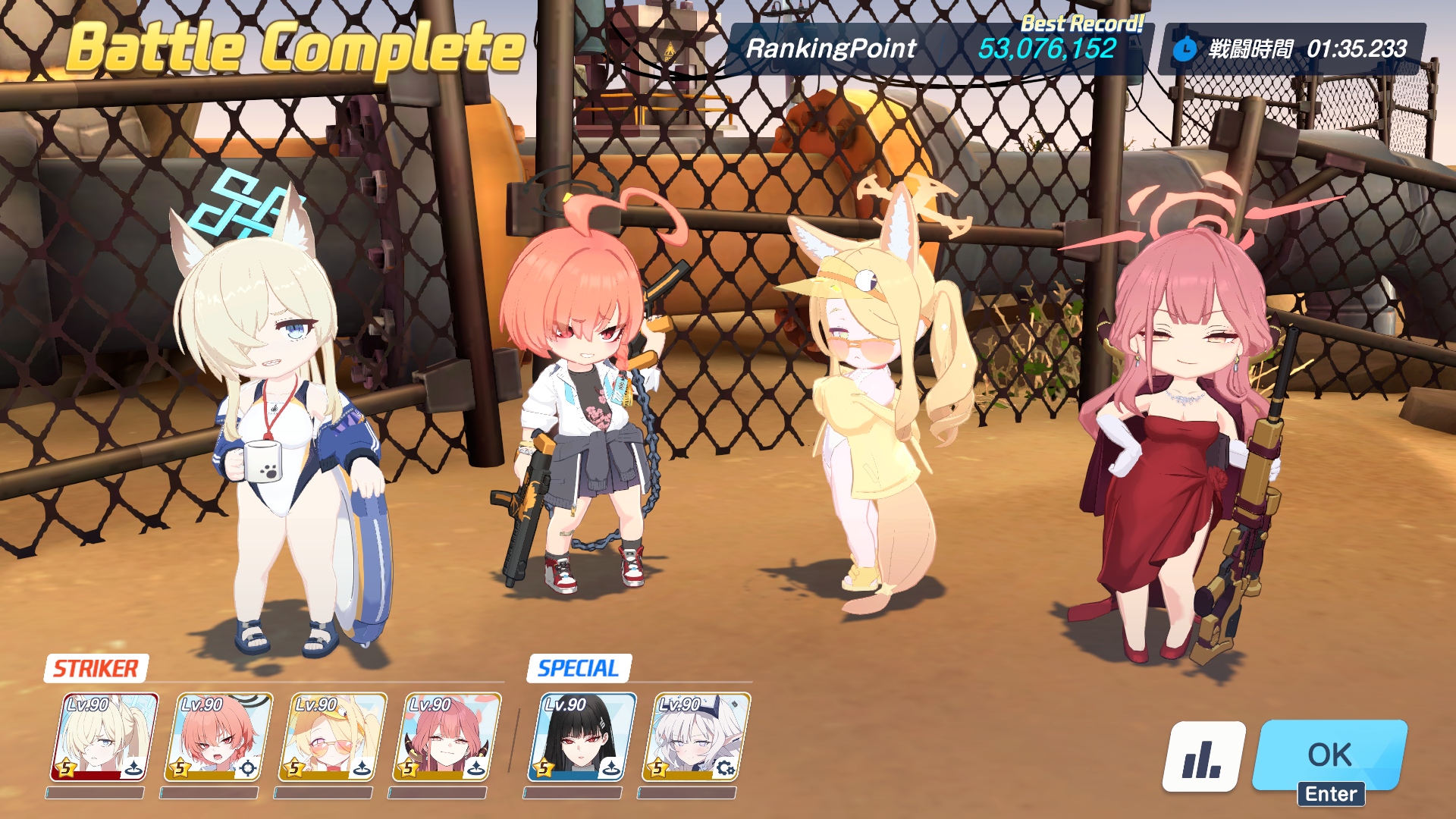This screenshot has width=1456, height=819.
Task: Pick the striker portrait with orange sunglasses
Action: click(333, 737)
